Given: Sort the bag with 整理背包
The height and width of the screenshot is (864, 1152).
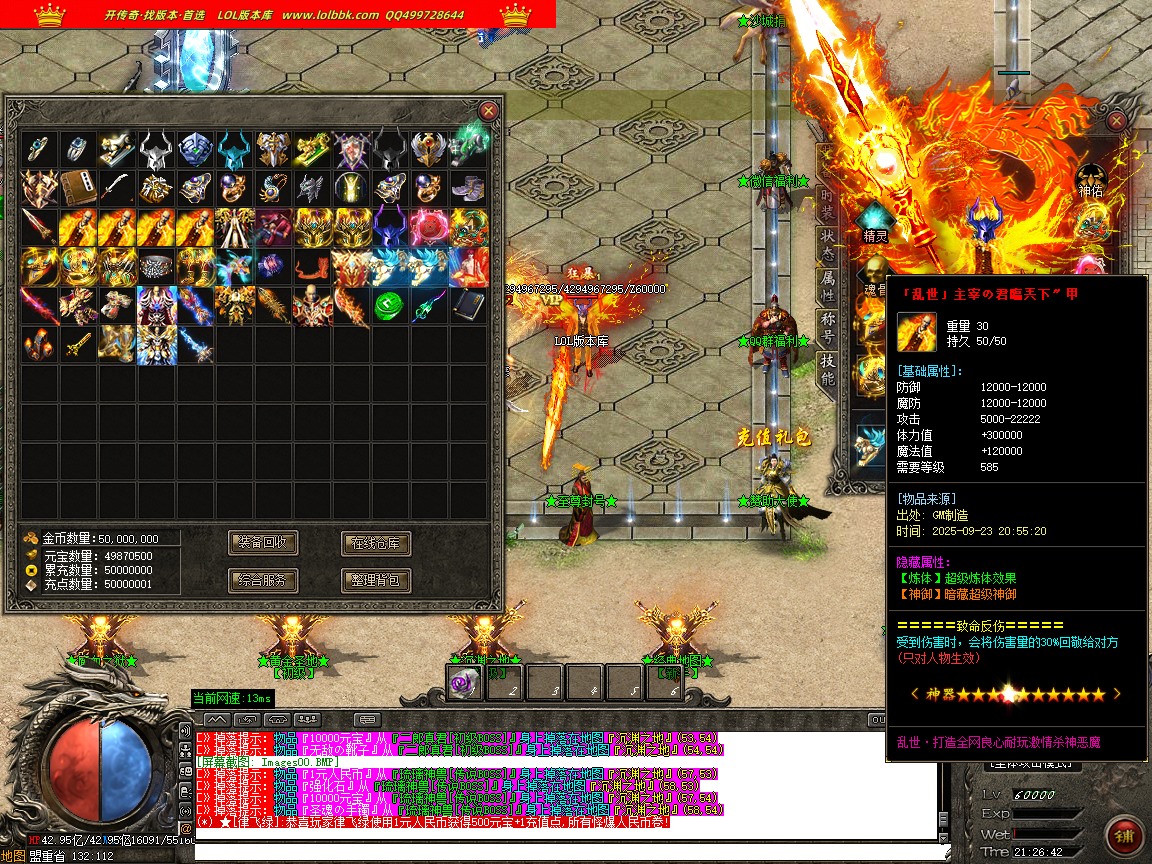Looking at the screenshot, I should coord(376,580).
